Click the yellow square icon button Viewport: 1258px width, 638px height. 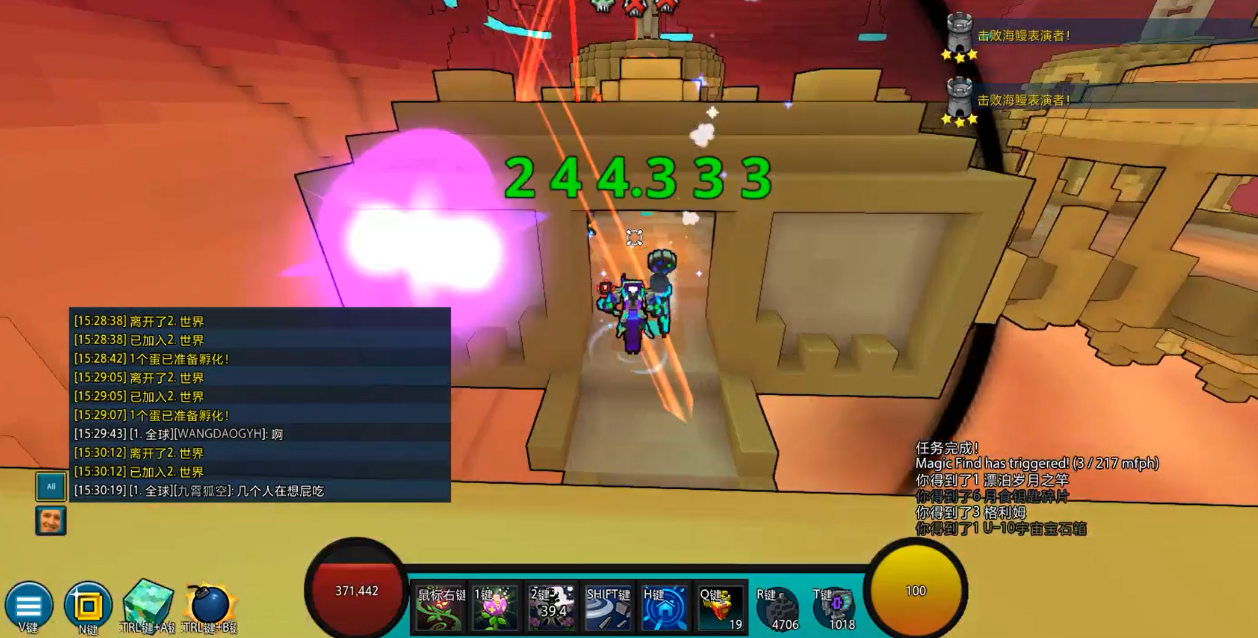point(87,604)
